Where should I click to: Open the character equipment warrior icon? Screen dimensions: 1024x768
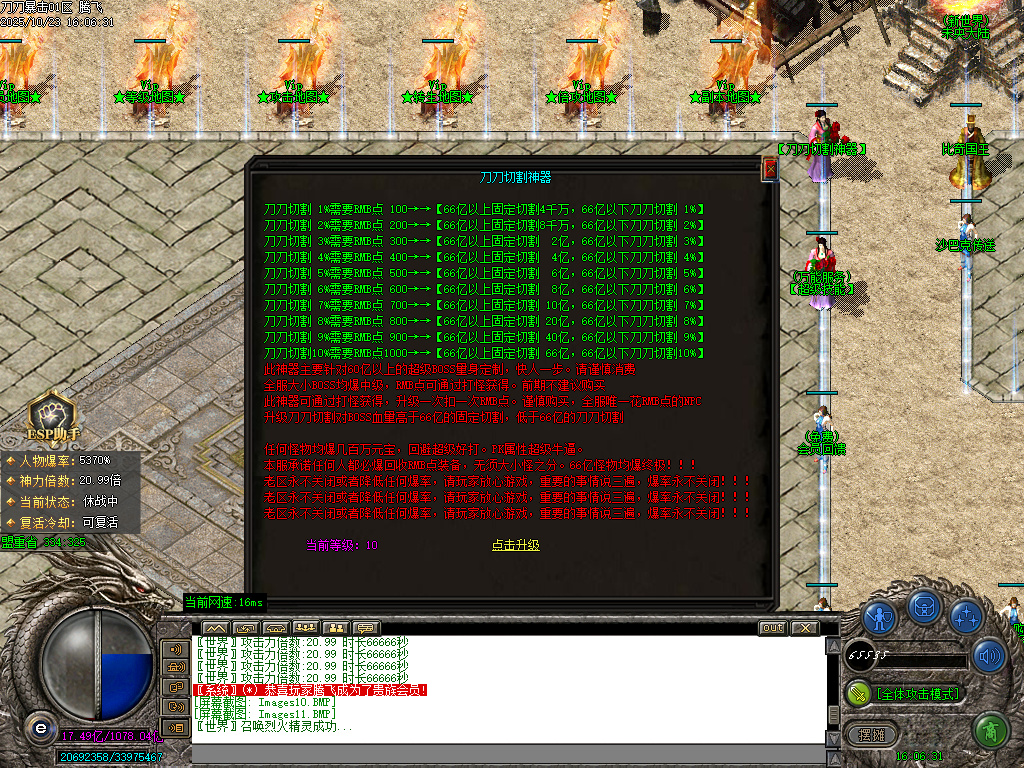[x=879, y=617]
